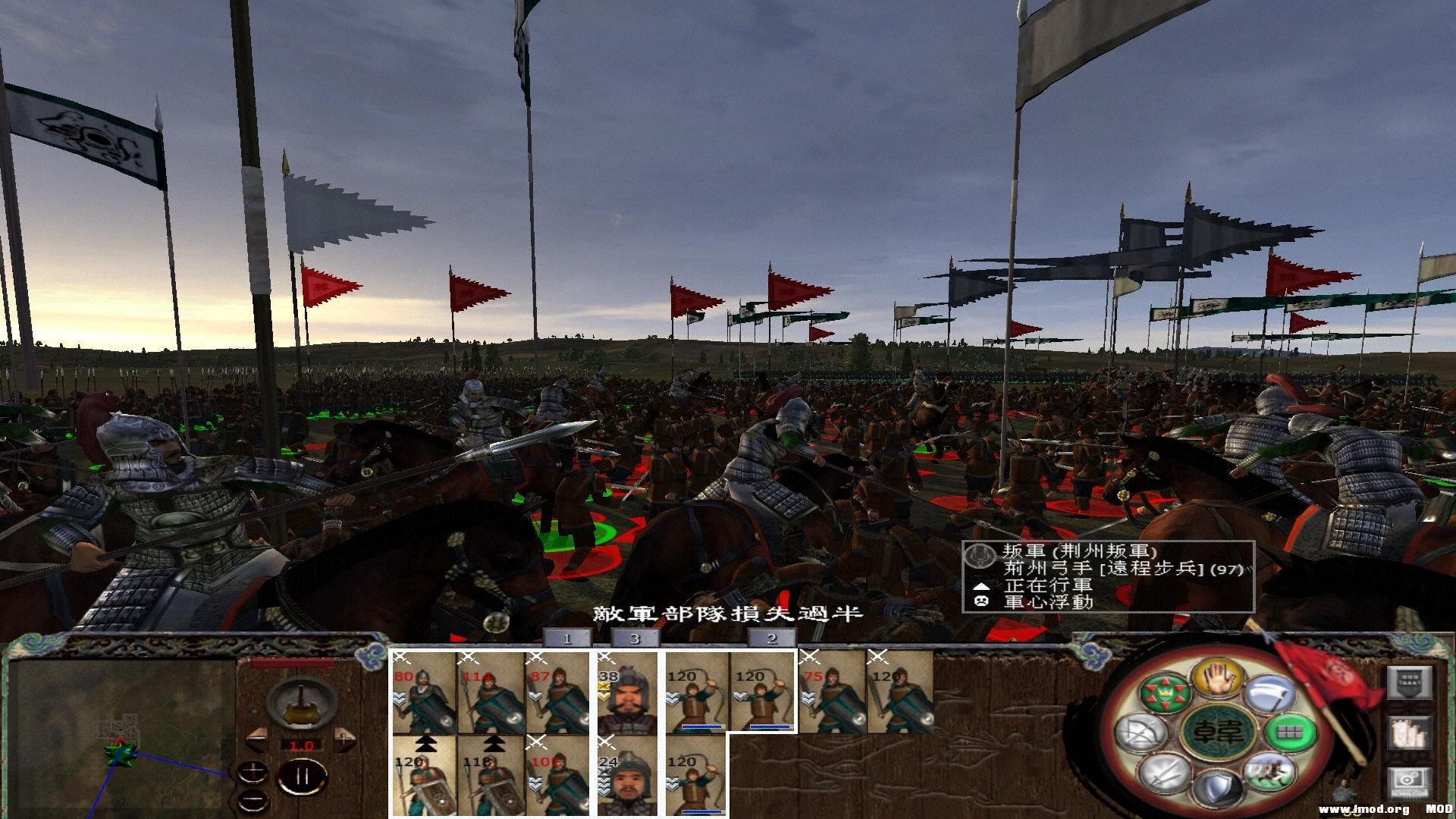Pause the battle with the pause button
The image size is (1456, 819).
pos(303,773)
